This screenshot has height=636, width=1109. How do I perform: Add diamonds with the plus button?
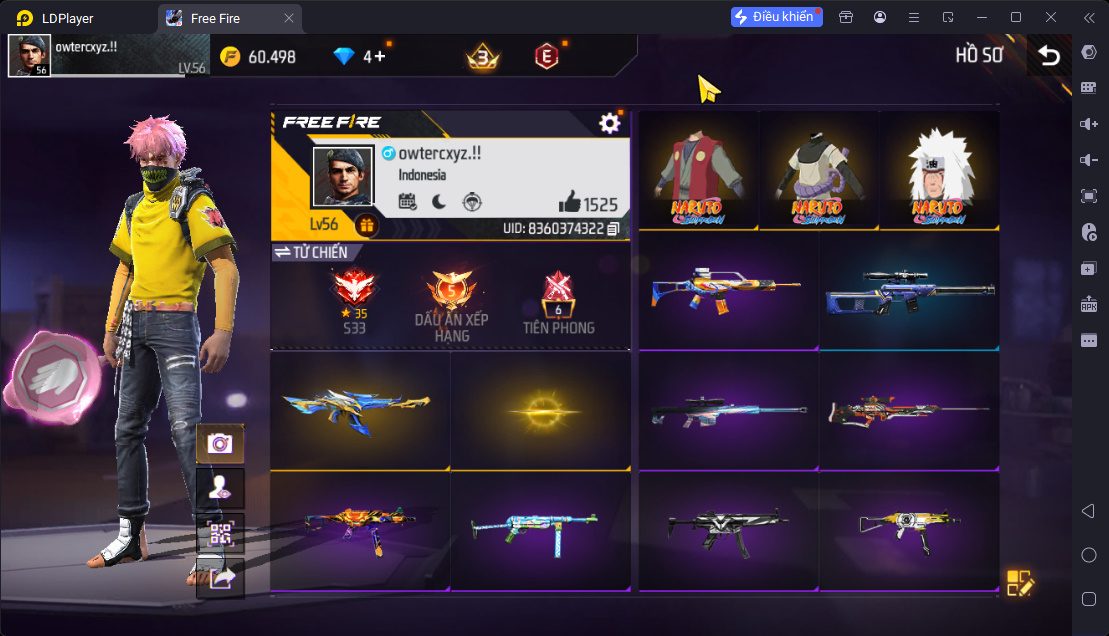click(x=380, y=56)
